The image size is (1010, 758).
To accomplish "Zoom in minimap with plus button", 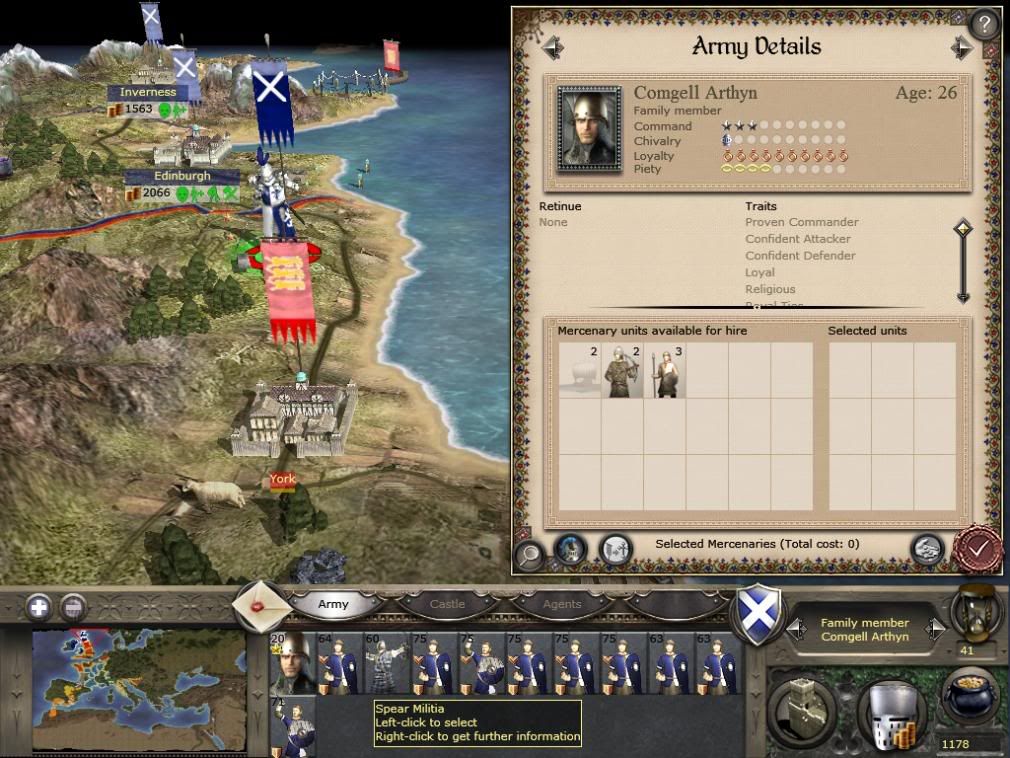I will click(x=39, y=606).
